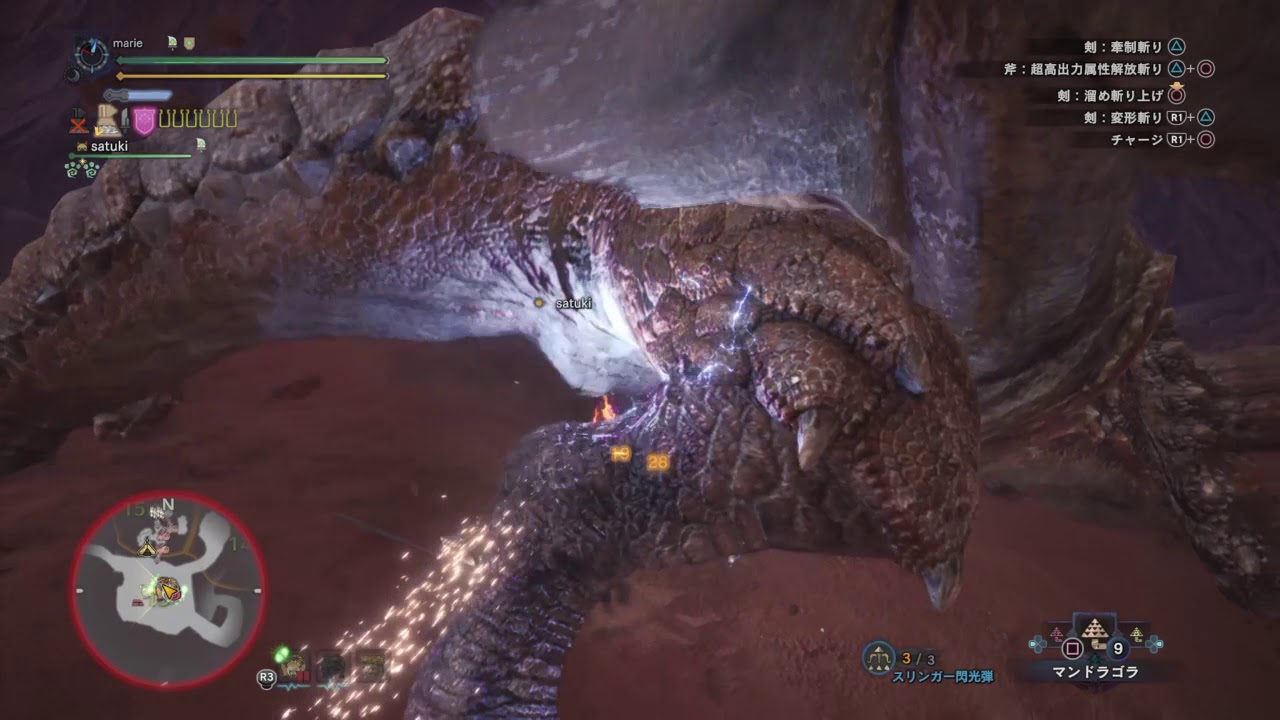This screenshot has width=1280, height=720.
Task: Click the slinger flash pod ammo icon
Action: [878, 657]
